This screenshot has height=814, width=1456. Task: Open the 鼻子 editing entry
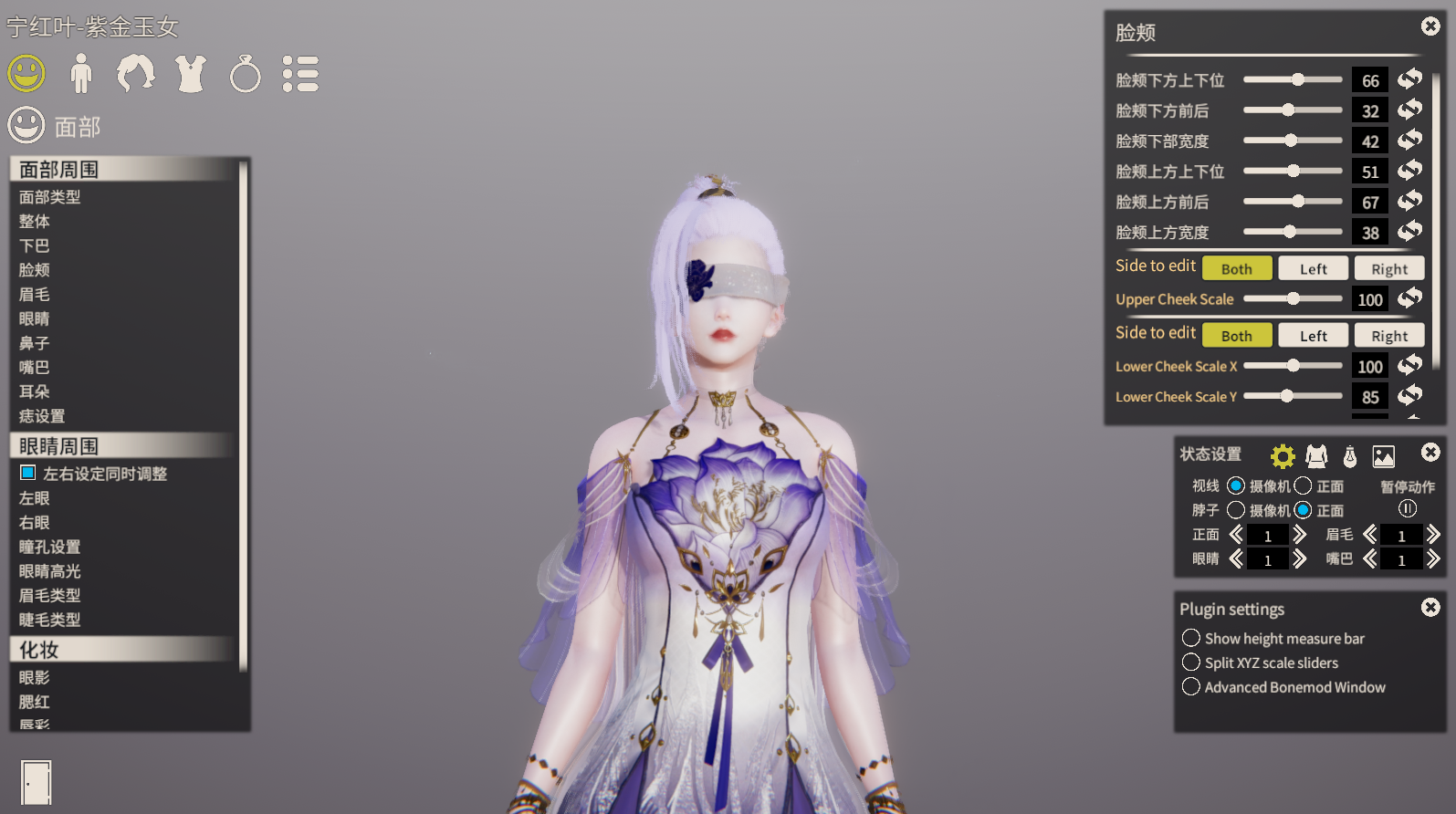[35, 343]
